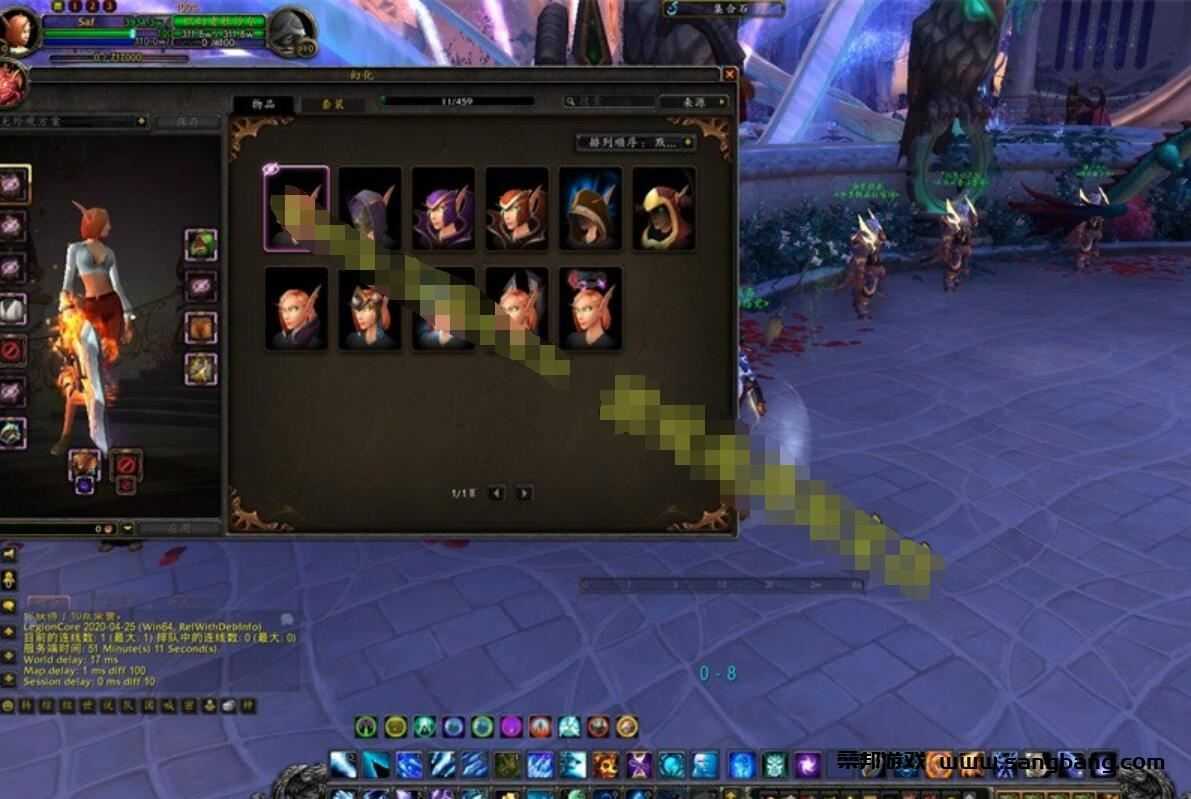
Task: Open the chat speech bubble button
Action: point(9,606)
